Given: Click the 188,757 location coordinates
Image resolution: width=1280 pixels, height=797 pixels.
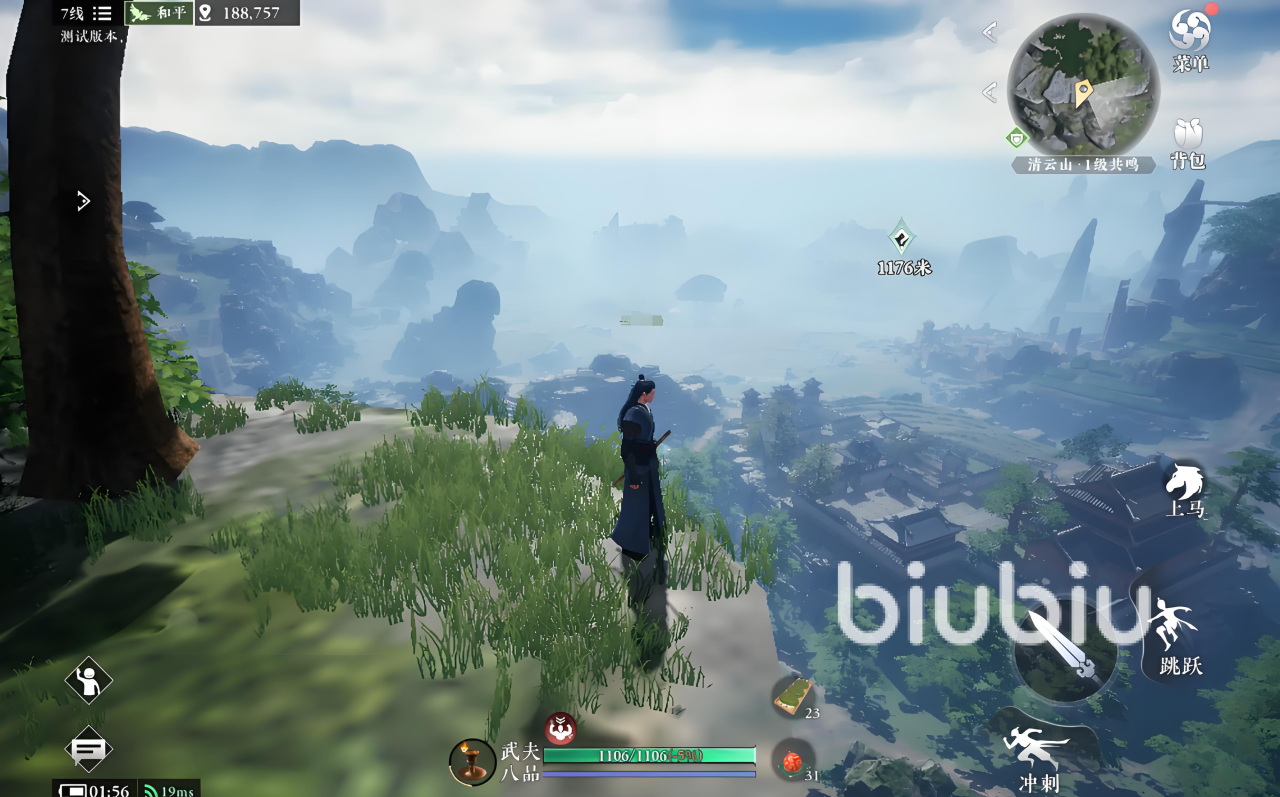Looking at the screenshot, I should pyautogui.click(x=246, y=13).
